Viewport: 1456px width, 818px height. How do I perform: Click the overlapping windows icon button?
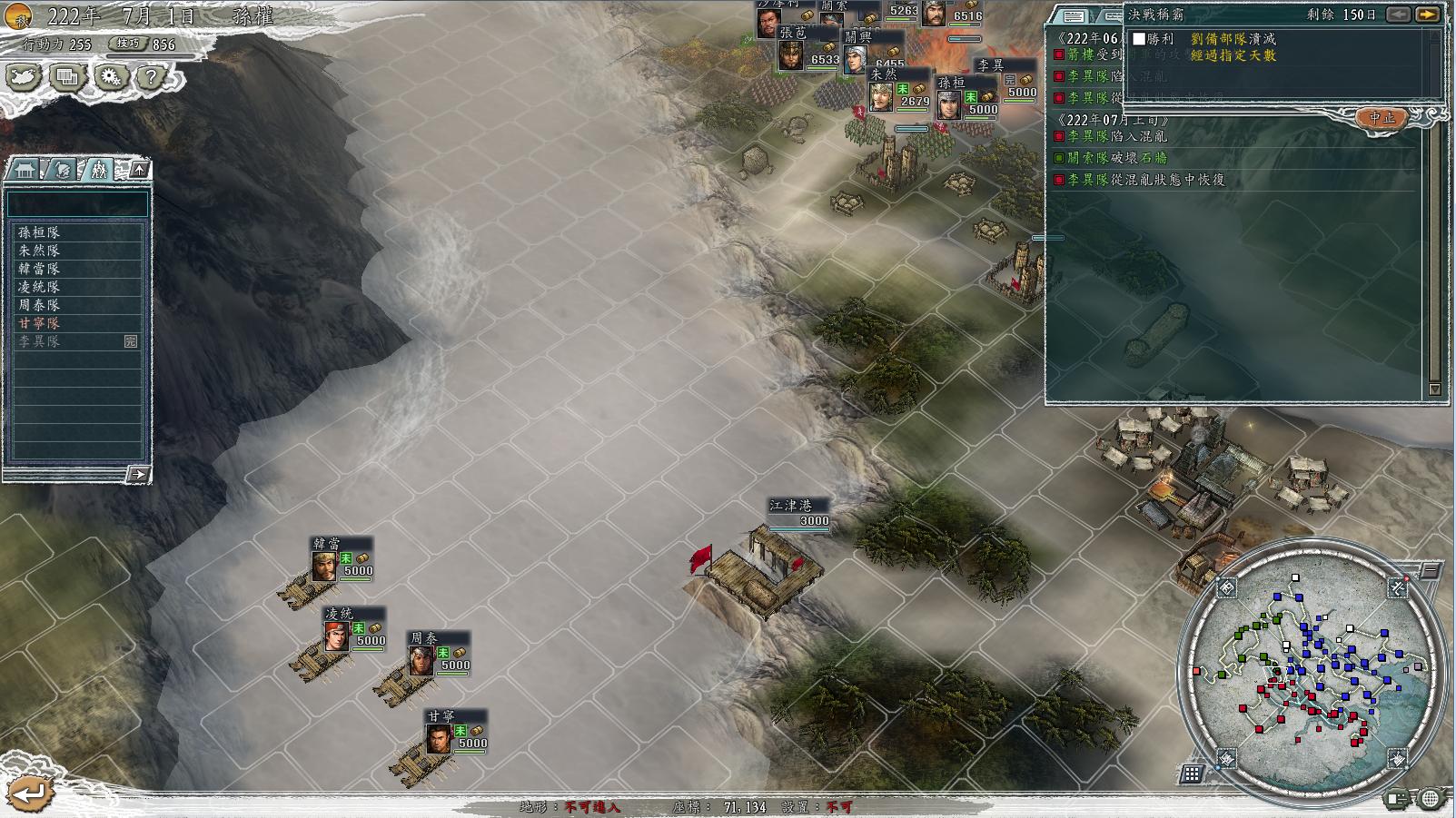pyautogui.click(x=67, y=77)
